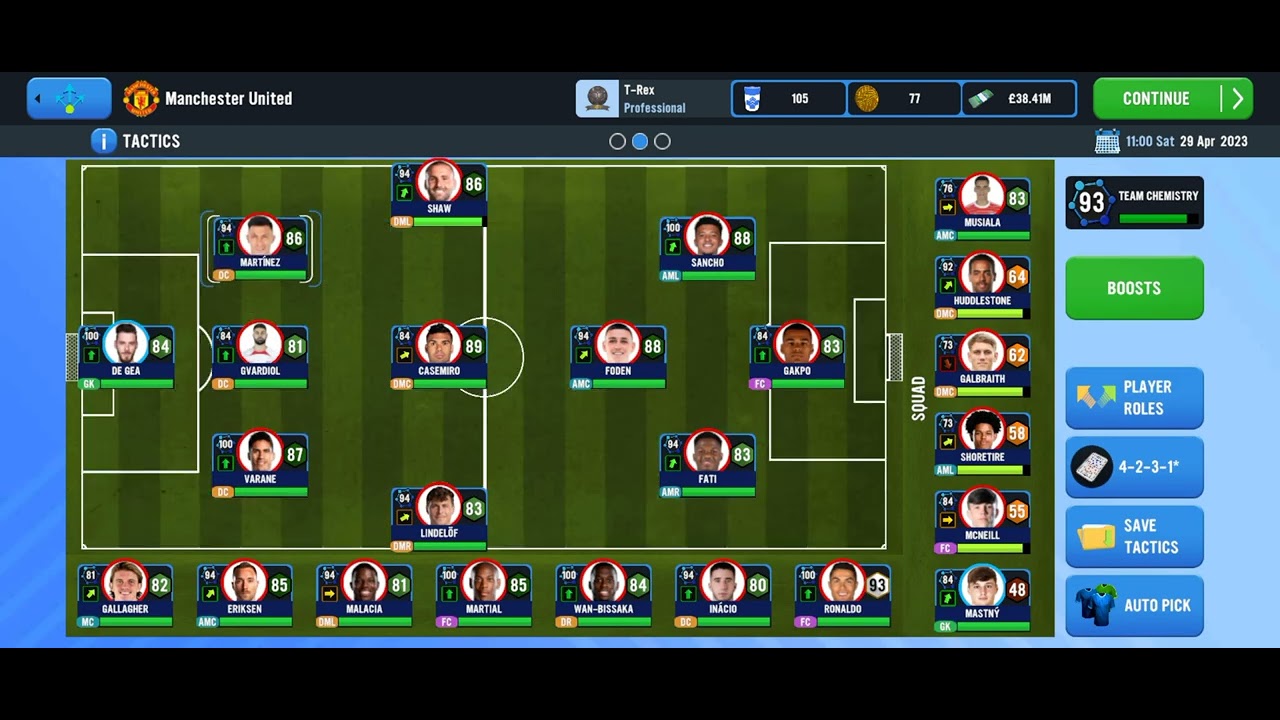Open the Boosts menu
Screen dimensions: 1280x720
1134,288
